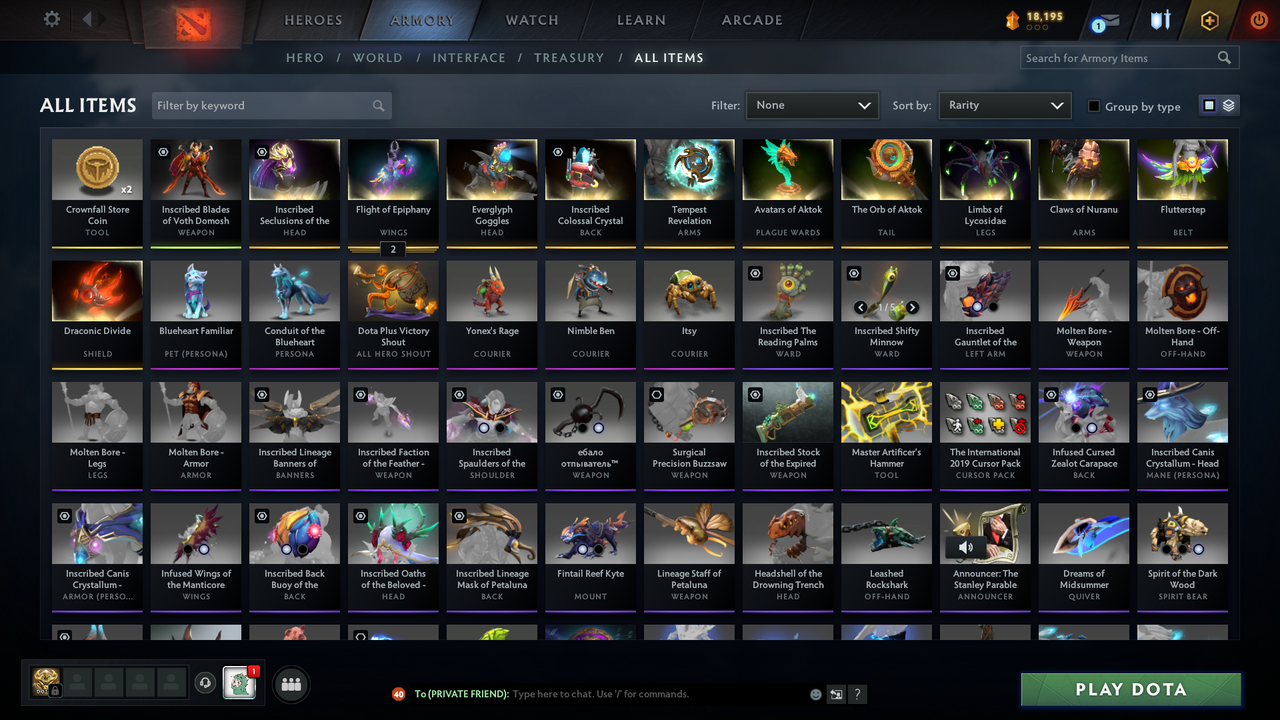Switch to the TREASURY tab

569,57
